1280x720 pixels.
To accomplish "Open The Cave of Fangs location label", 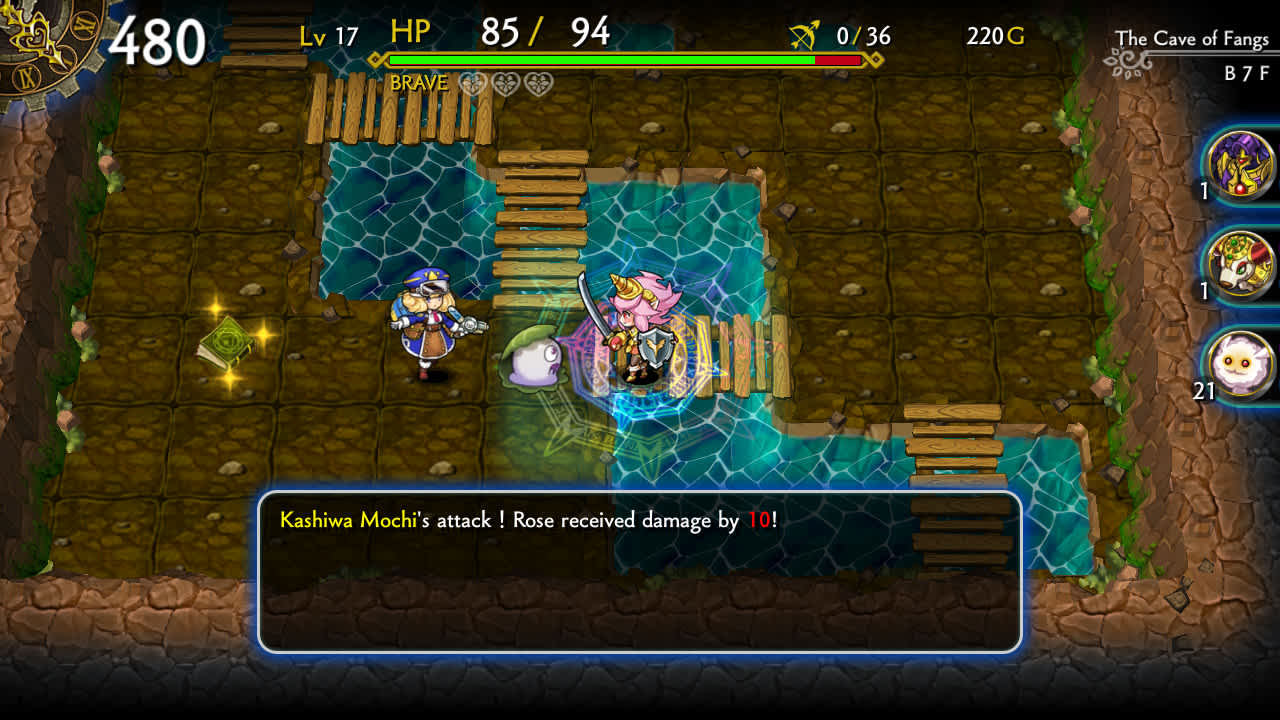I will point(1192,38).
